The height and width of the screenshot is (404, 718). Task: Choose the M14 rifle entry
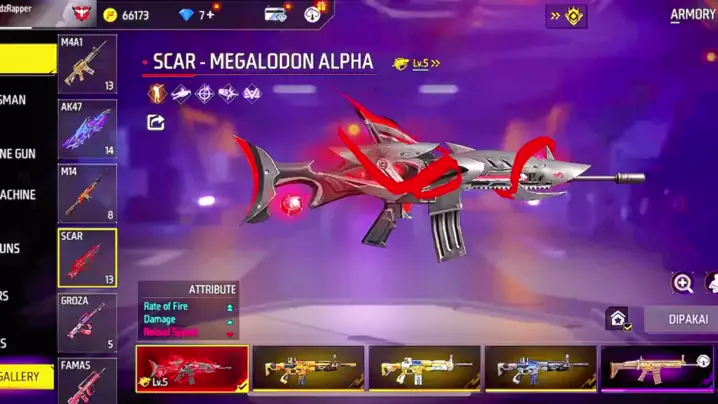click(x=87, y=192)
